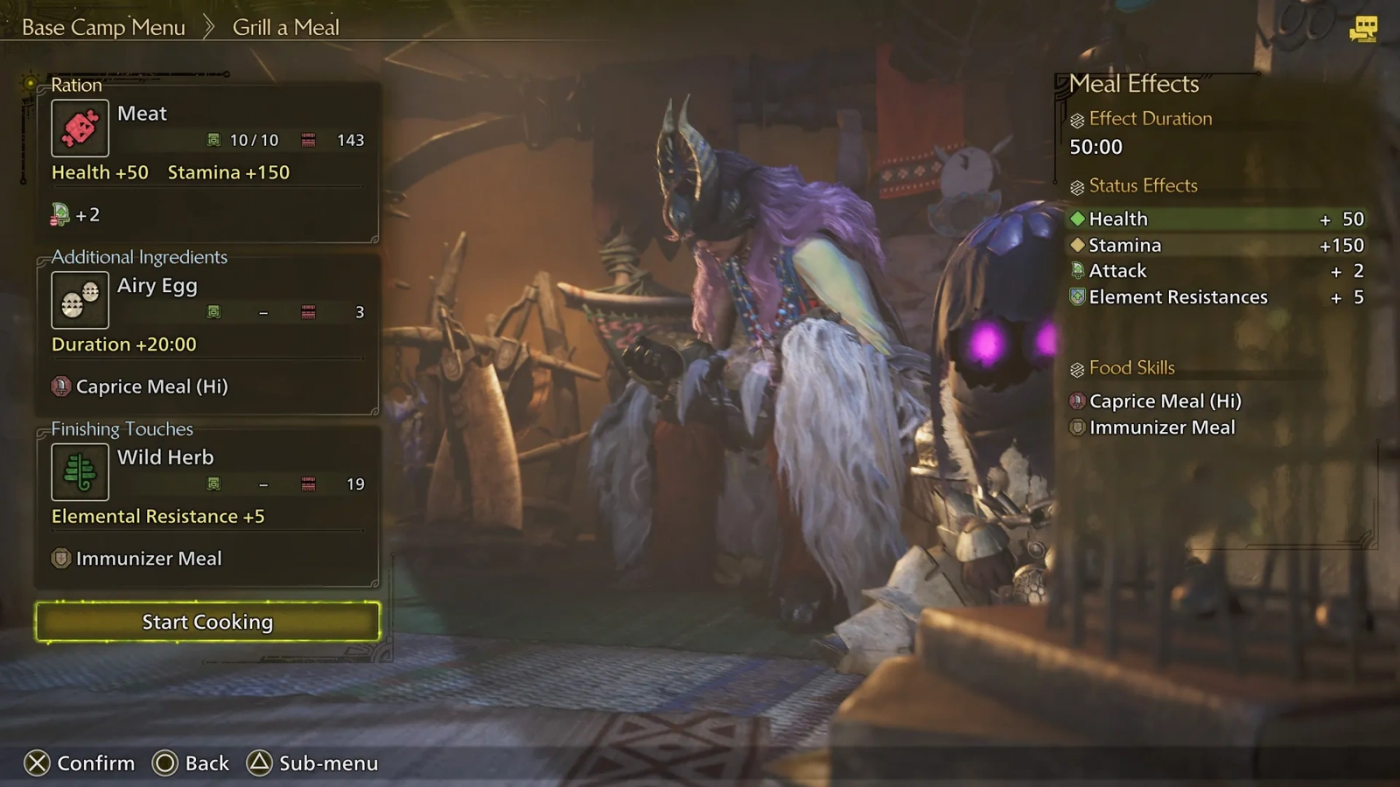This screenshot has width=1400, height=787.
Task: Select the Caprice Meal (Hi) food skill
Action: click(1164, 401)
